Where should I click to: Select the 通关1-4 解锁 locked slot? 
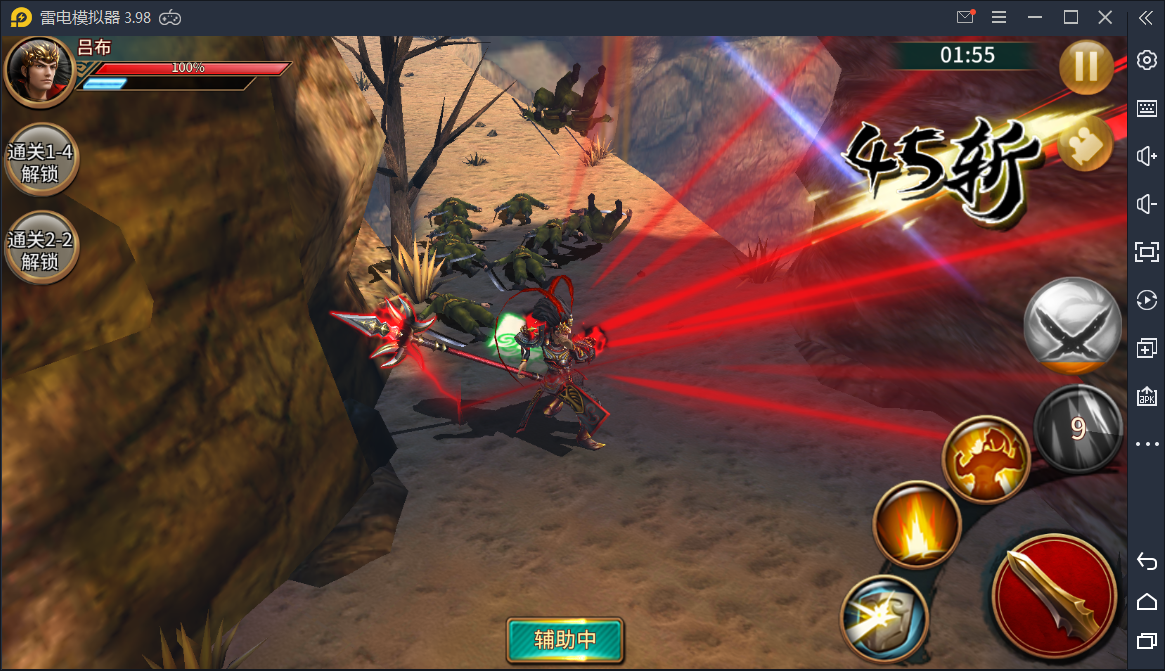click(x=41, y=163)
